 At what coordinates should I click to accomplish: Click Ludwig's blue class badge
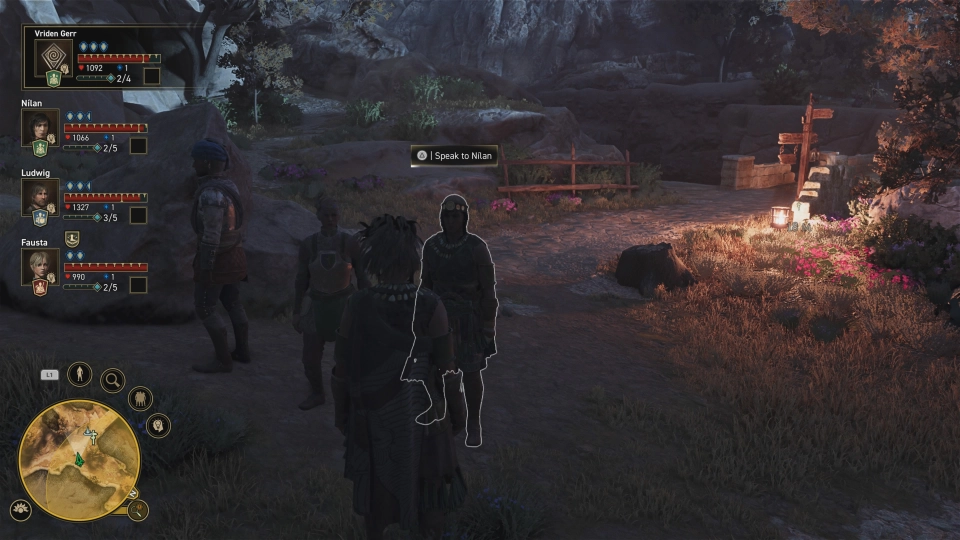pyautogui.click(x=40, y=217)
